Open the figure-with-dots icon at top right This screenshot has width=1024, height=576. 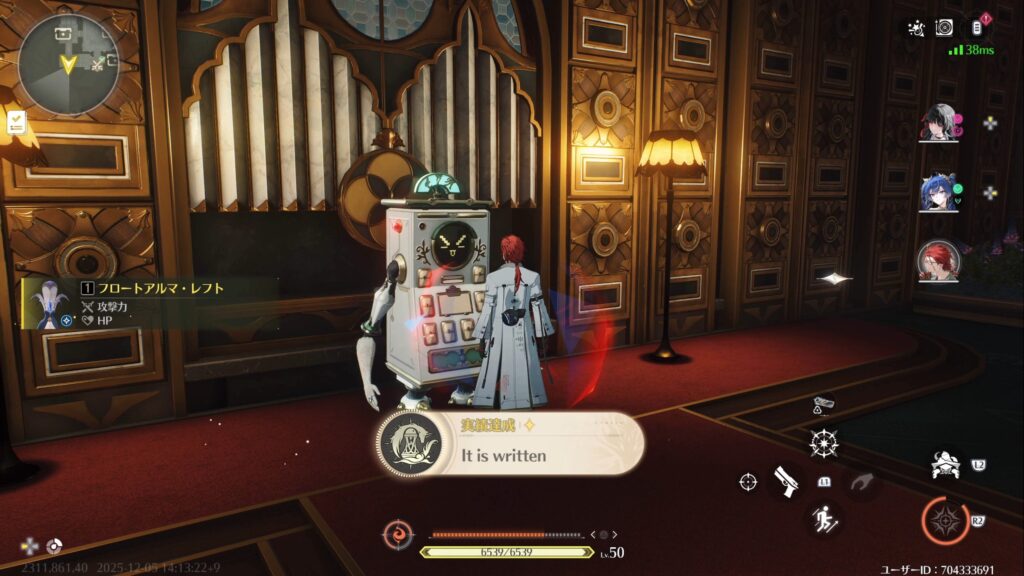915,28
